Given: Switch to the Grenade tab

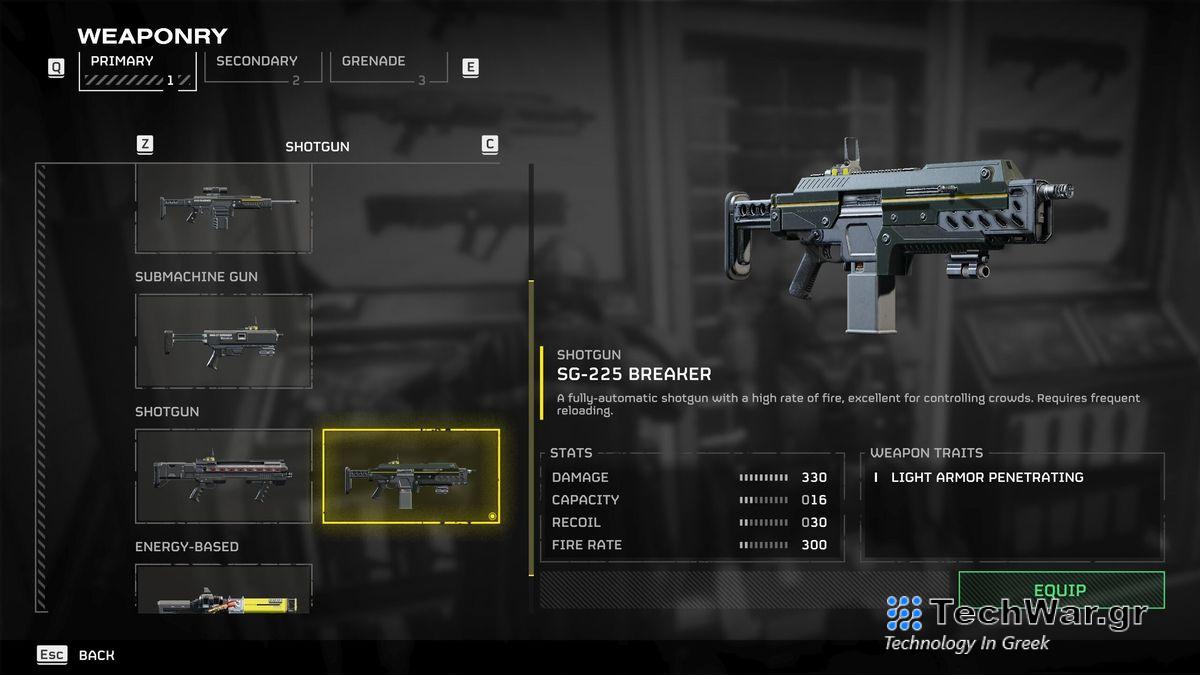Looking at the screenshot, I should tap(386, 67).
